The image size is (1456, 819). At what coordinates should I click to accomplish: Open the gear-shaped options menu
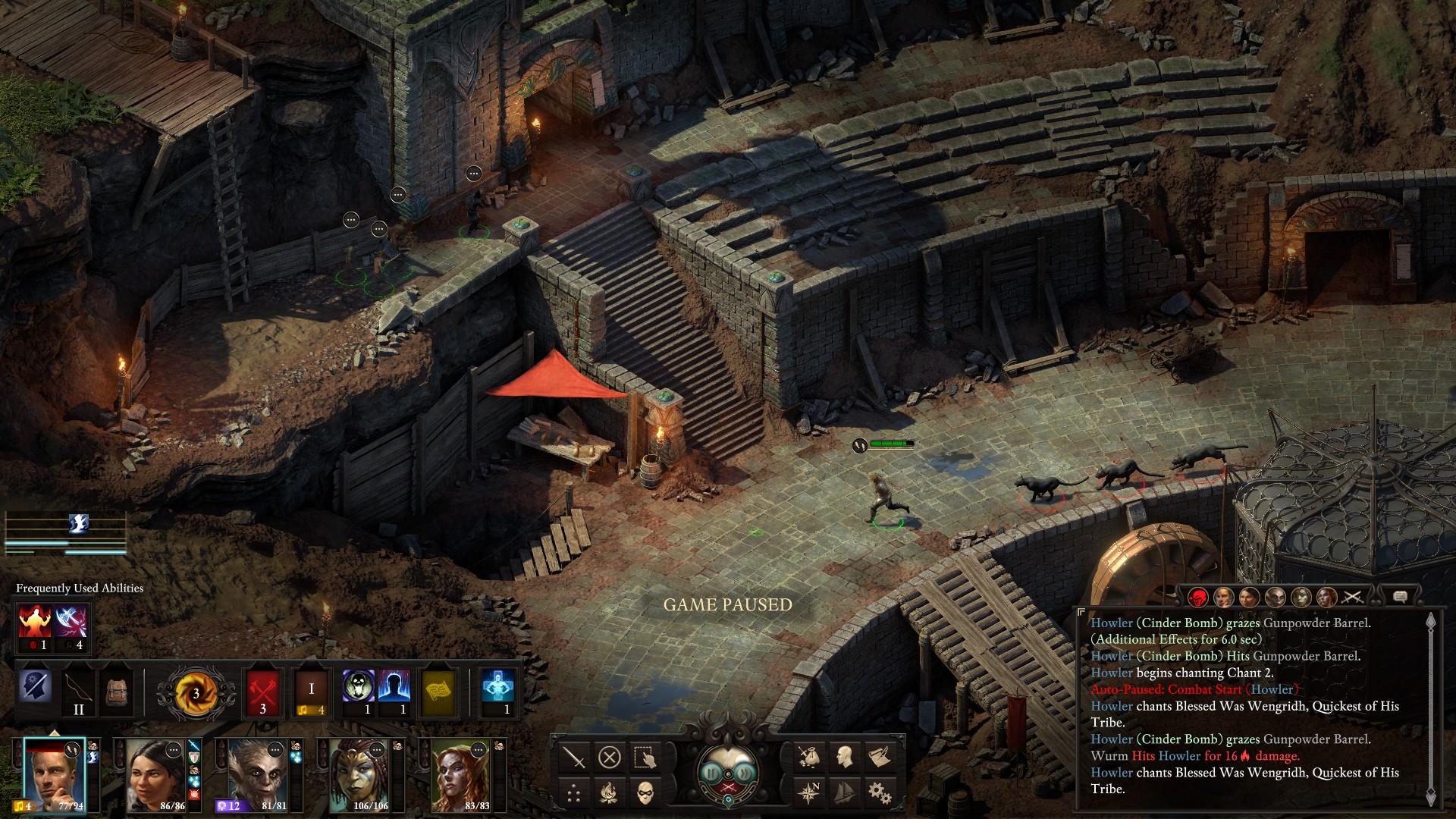(880, 793)
